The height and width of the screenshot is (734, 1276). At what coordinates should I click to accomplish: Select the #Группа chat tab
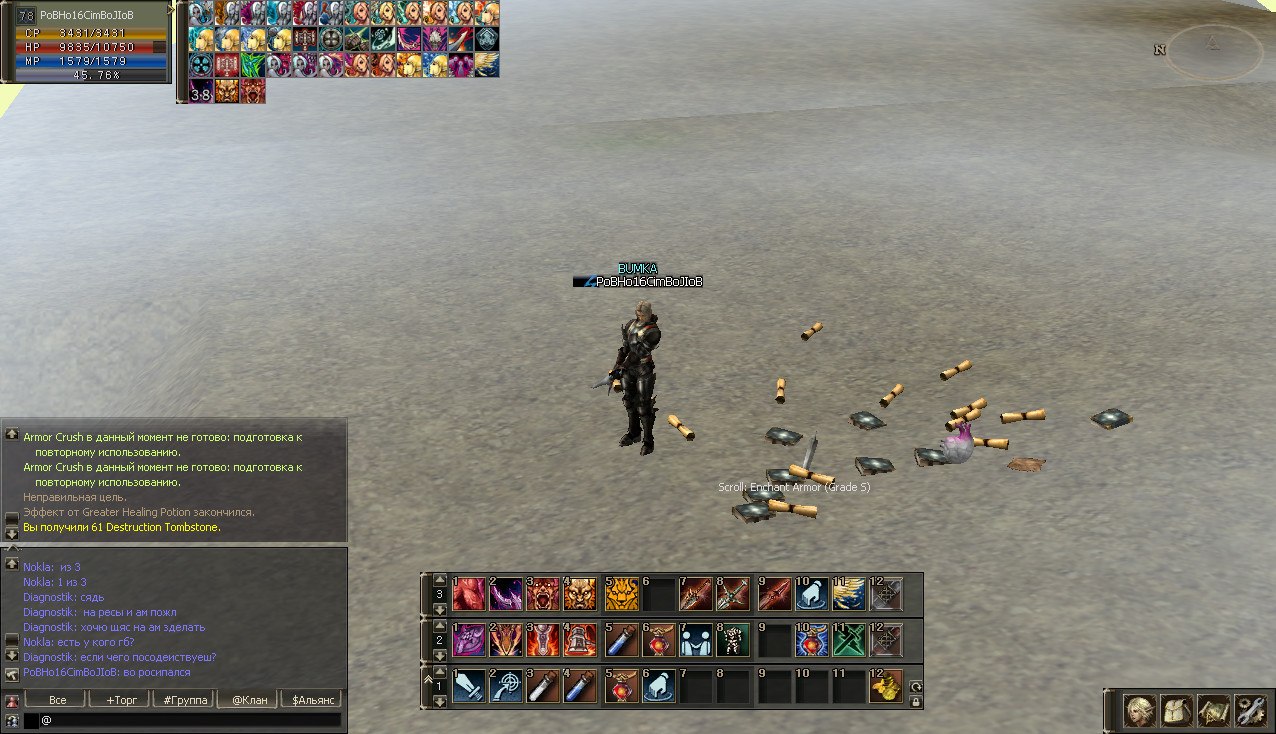[185, 700]
